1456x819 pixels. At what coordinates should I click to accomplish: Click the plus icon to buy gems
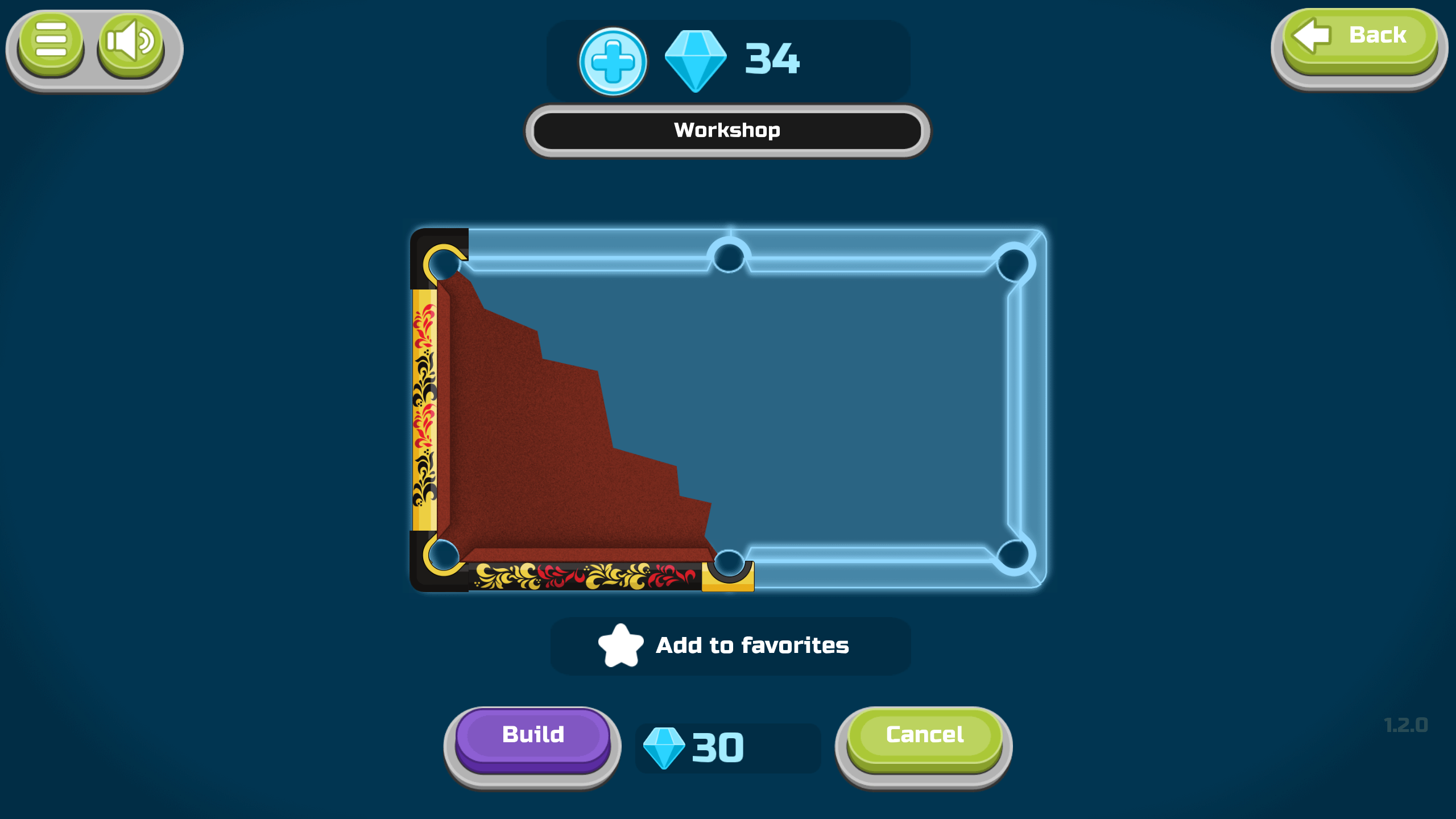coord(613,60)
